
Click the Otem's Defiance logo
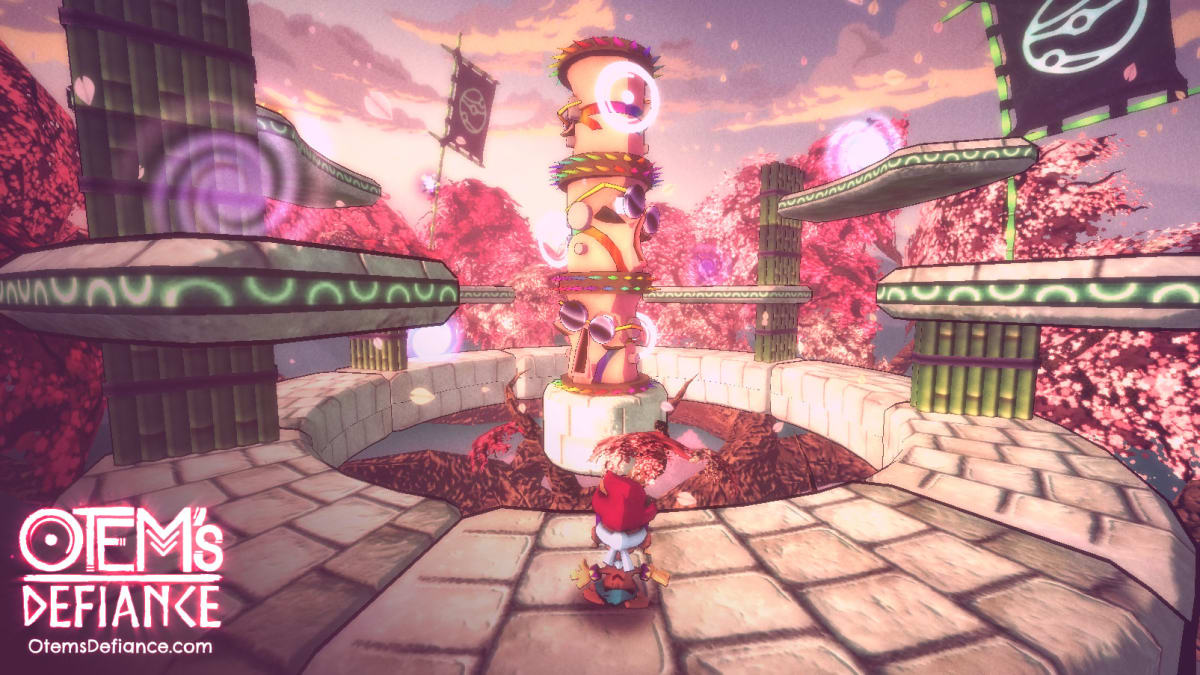[121, 568]
